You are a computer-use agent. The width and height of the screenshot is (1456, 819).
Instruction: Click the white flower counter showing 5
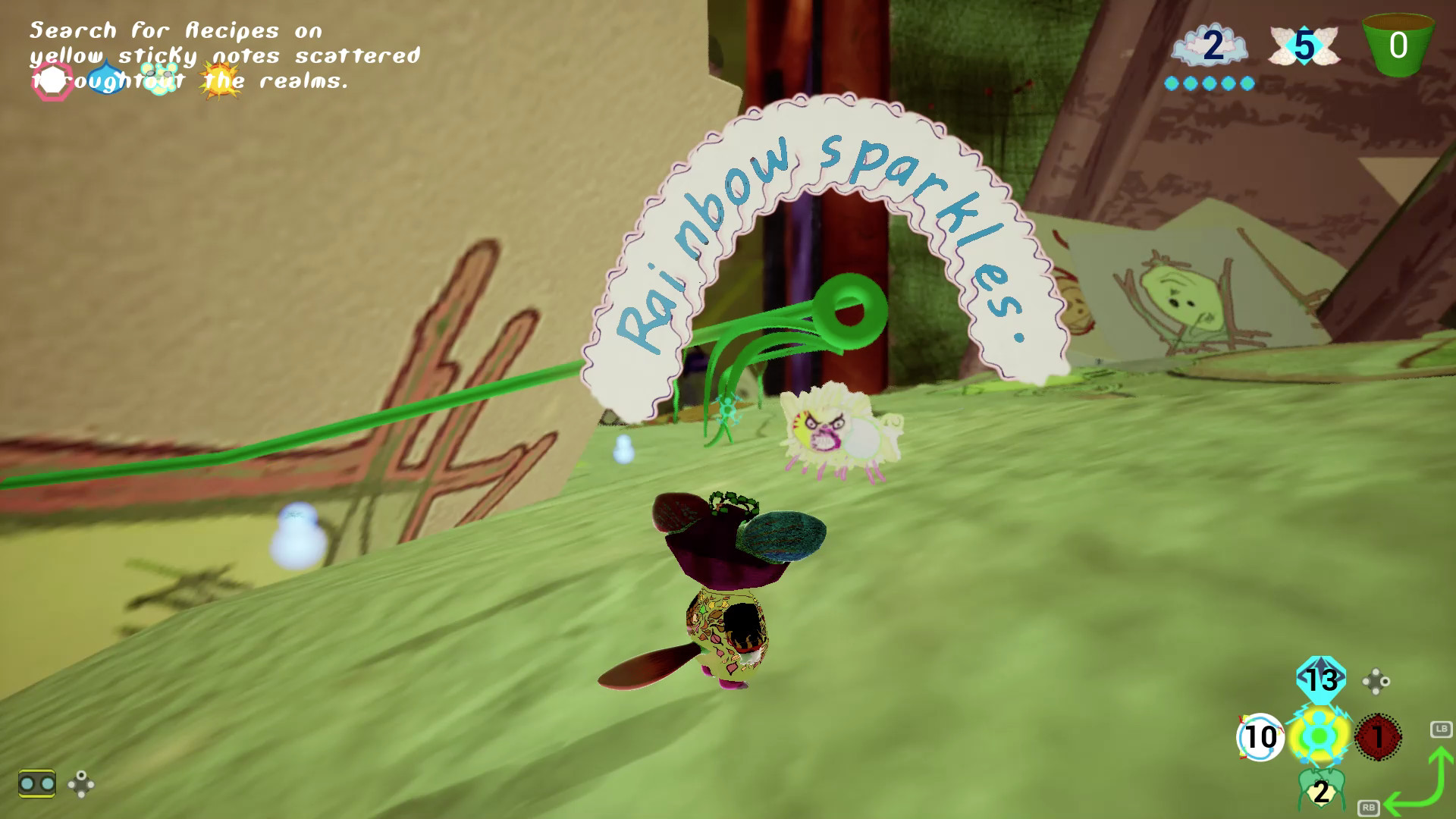coord(1304,45)
